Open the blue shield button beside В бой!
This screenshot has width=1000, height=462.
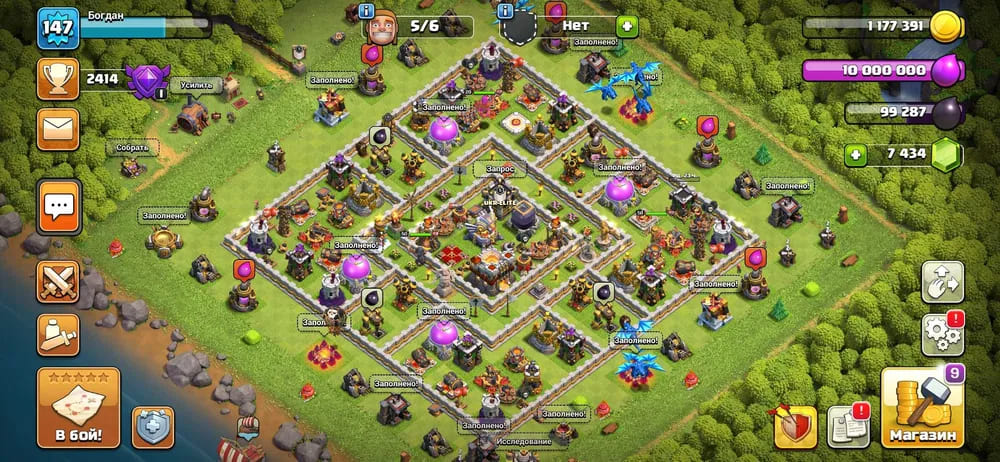click(153, 427)
